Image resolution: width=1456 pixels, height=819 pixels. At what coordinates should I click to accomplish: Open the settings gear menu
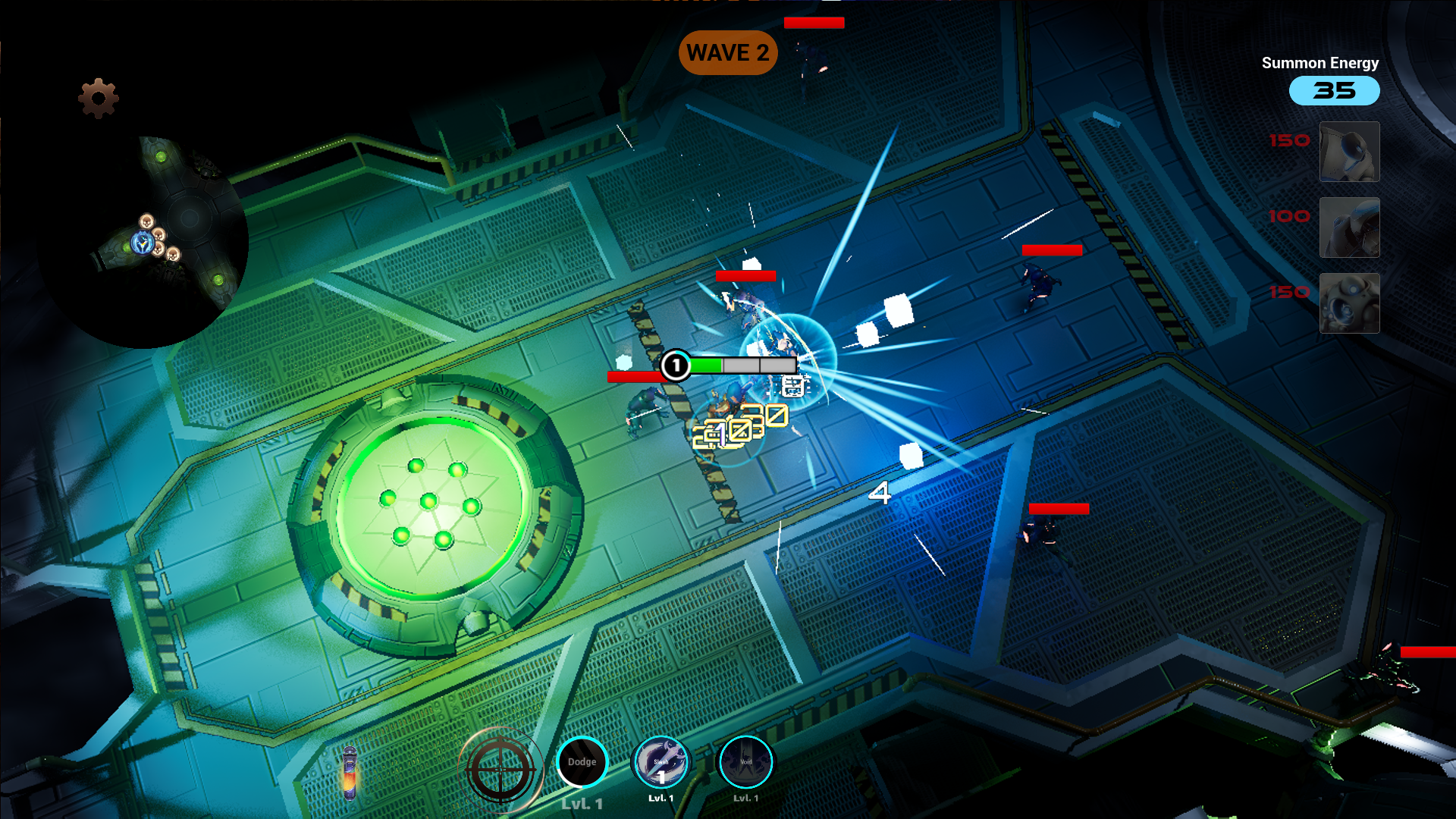coord(97,97)
